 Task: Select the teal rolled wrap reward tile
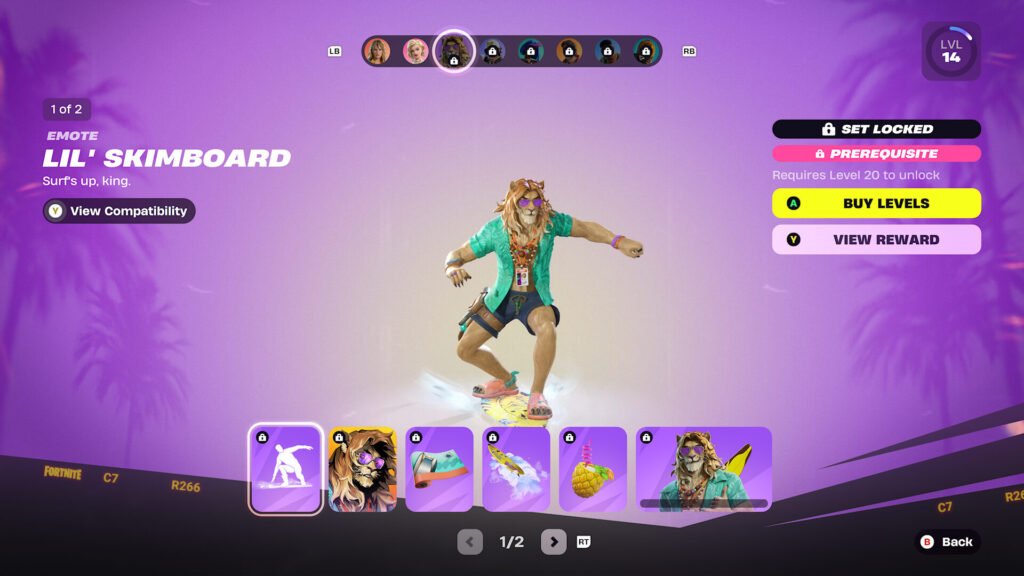[x=439, y=469]
